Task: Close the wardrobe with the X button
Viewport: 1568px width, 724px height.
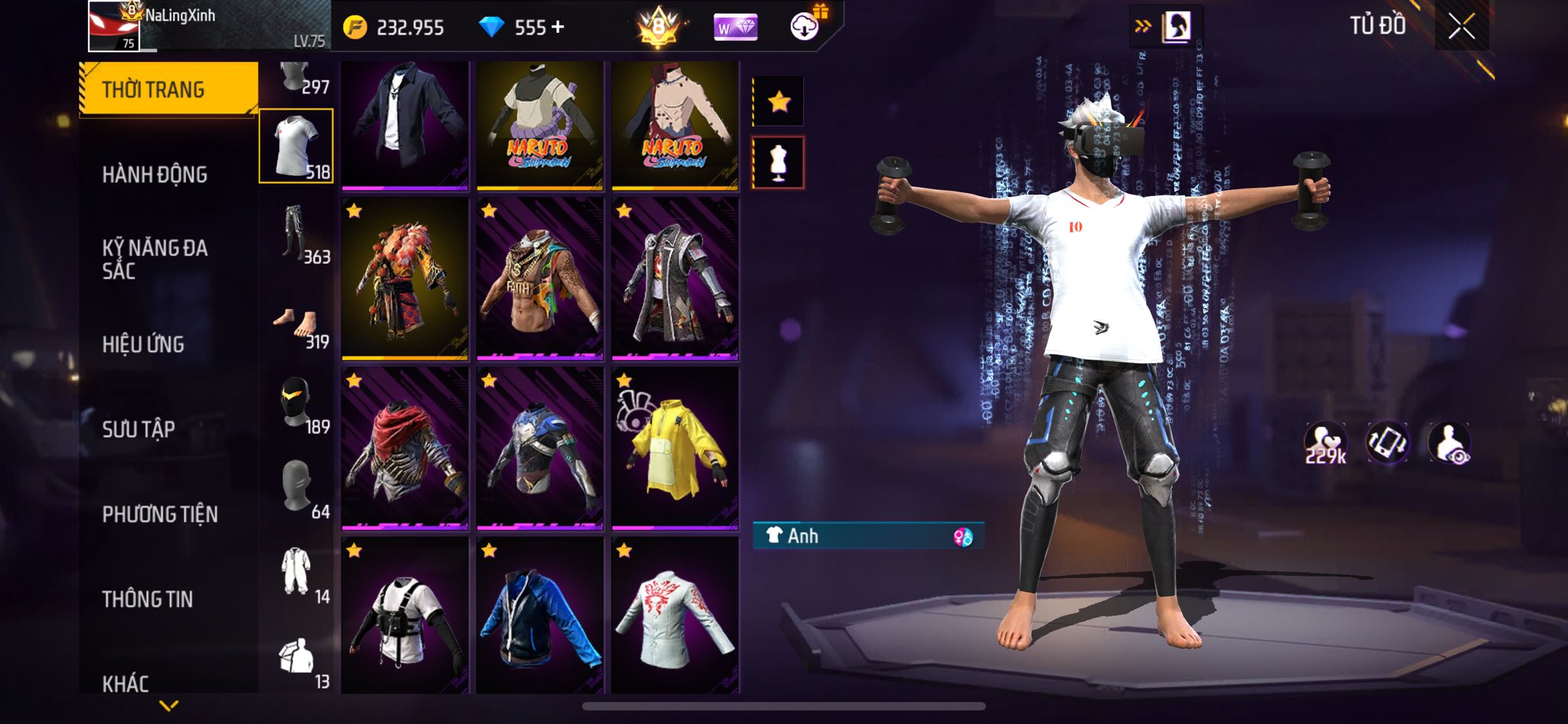Action: 1461,27
